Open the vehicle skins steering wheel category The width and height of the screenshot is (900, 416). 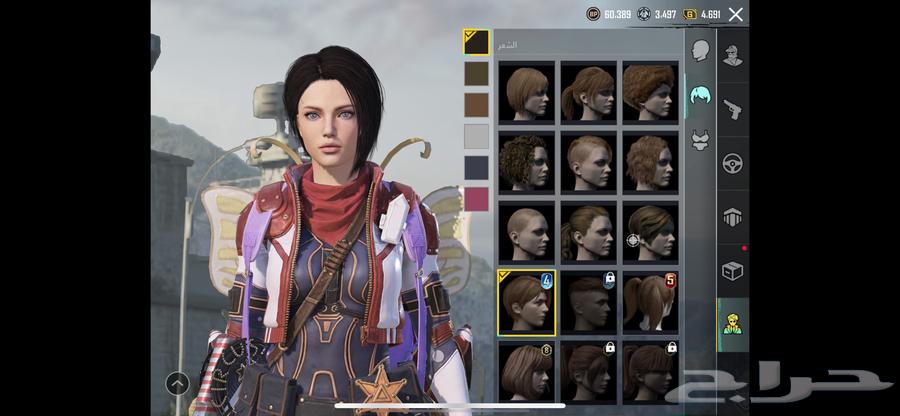[733, 163]
